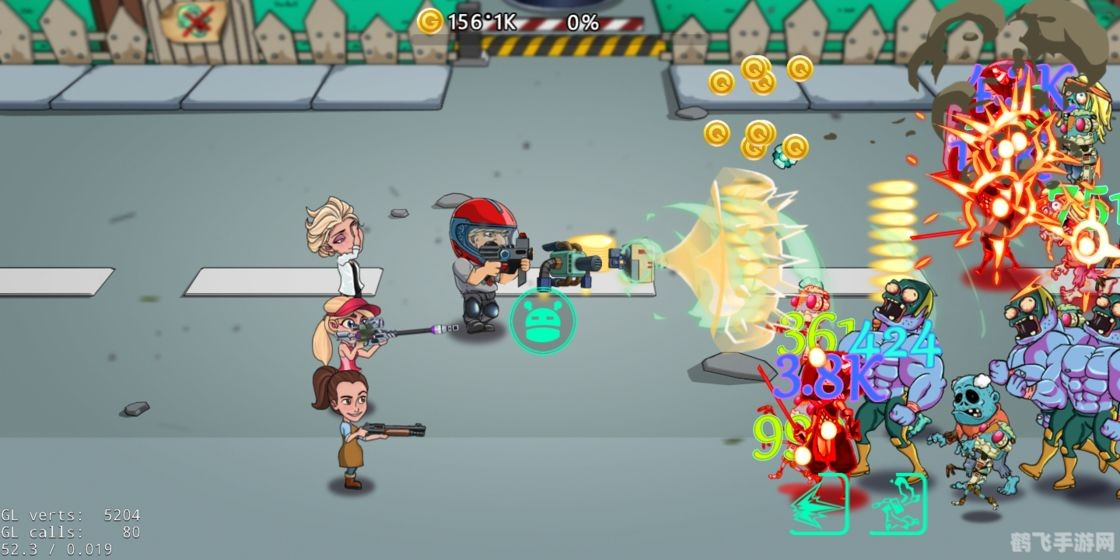Activate the teal lightning bolt skill
This screenshot has height=560, width=1120.
pyautogui.click(x=820, y=503)
